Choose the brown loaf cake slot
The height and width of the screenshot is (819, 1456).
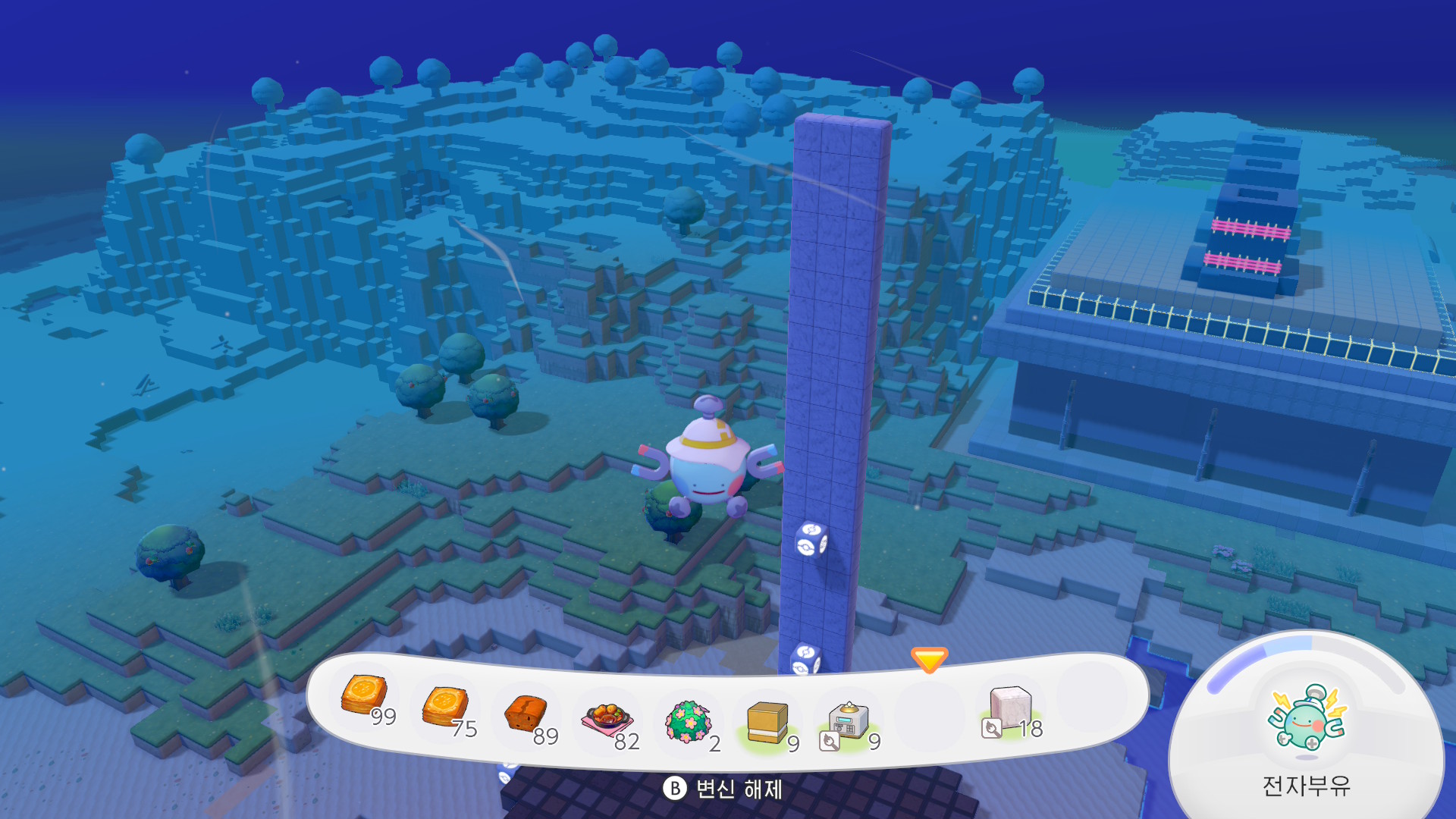point(526,714)
